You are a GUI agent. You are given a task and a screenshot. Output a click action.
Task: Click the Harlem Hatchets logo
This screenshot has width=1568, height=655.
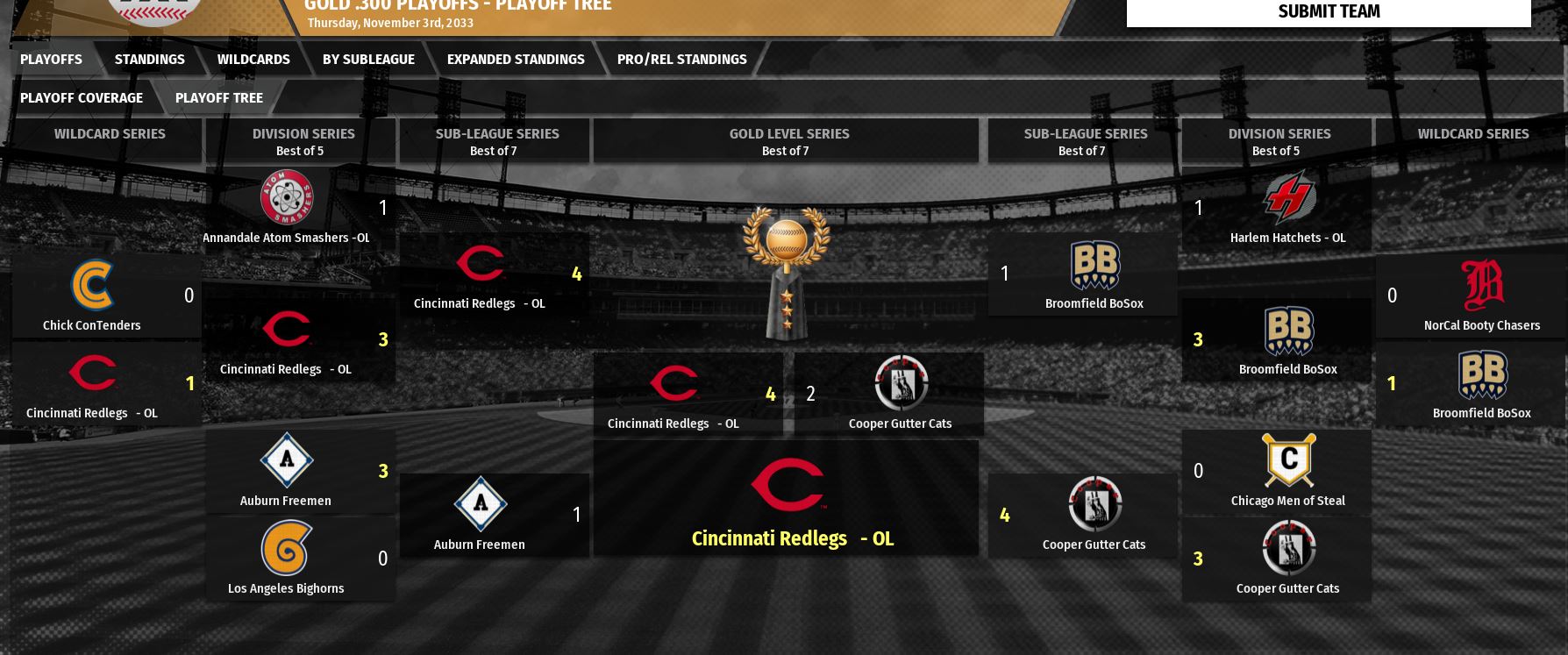1288,198
